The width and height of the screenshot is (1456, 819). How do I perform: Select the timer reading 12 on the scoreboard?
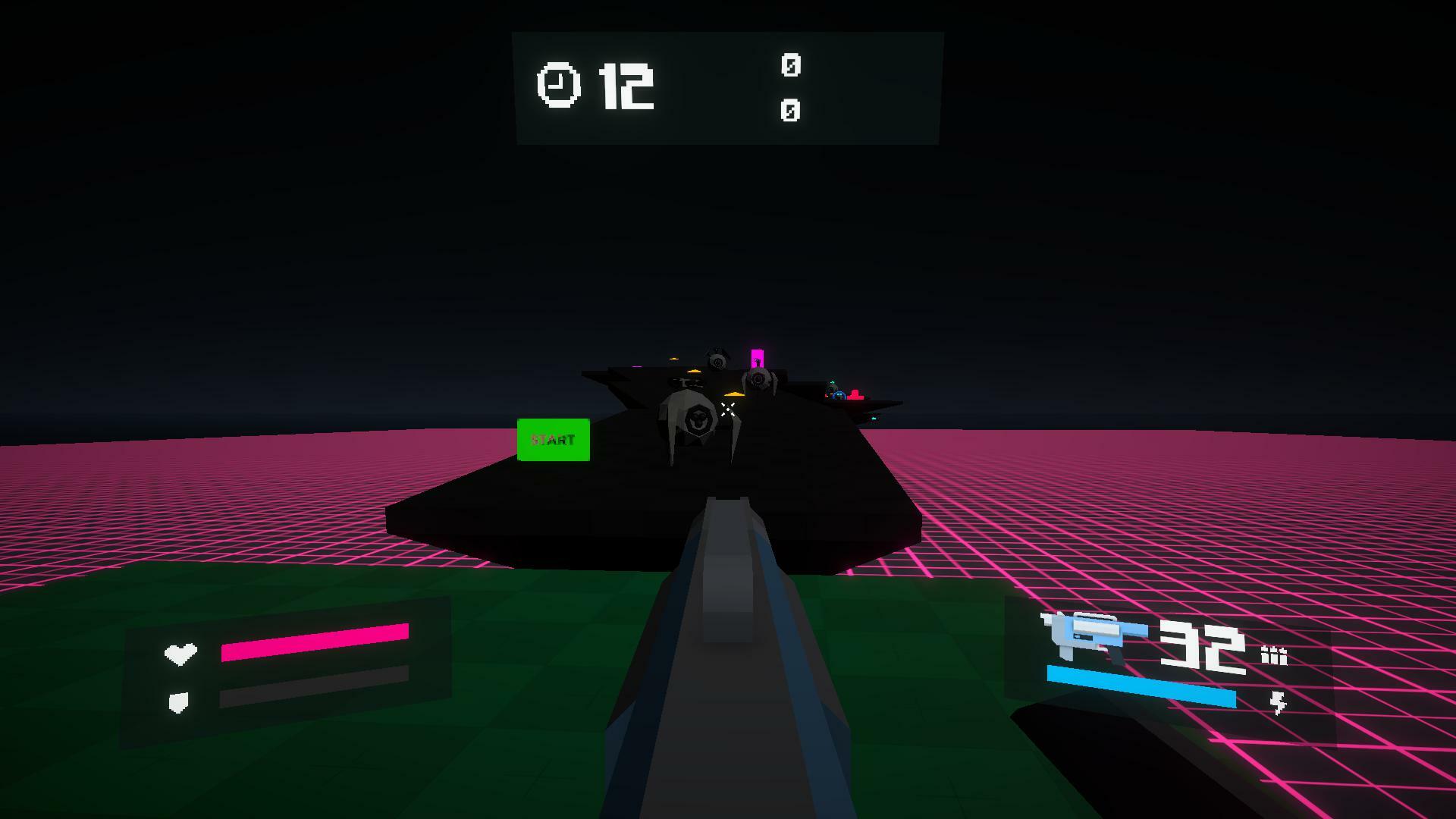[x=626, y=85]
